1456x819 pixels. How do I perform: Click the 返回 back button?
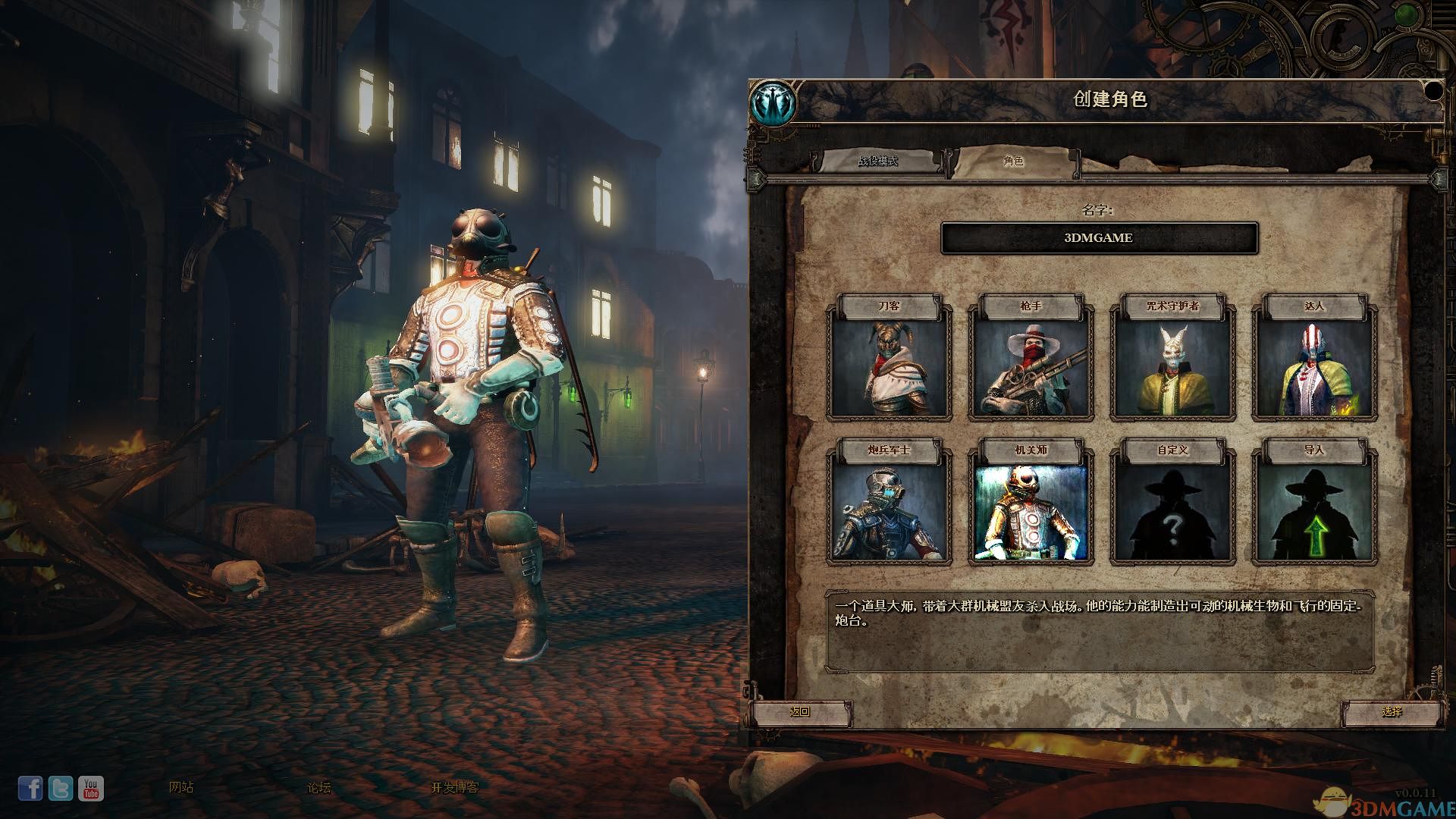pos(800,712)
